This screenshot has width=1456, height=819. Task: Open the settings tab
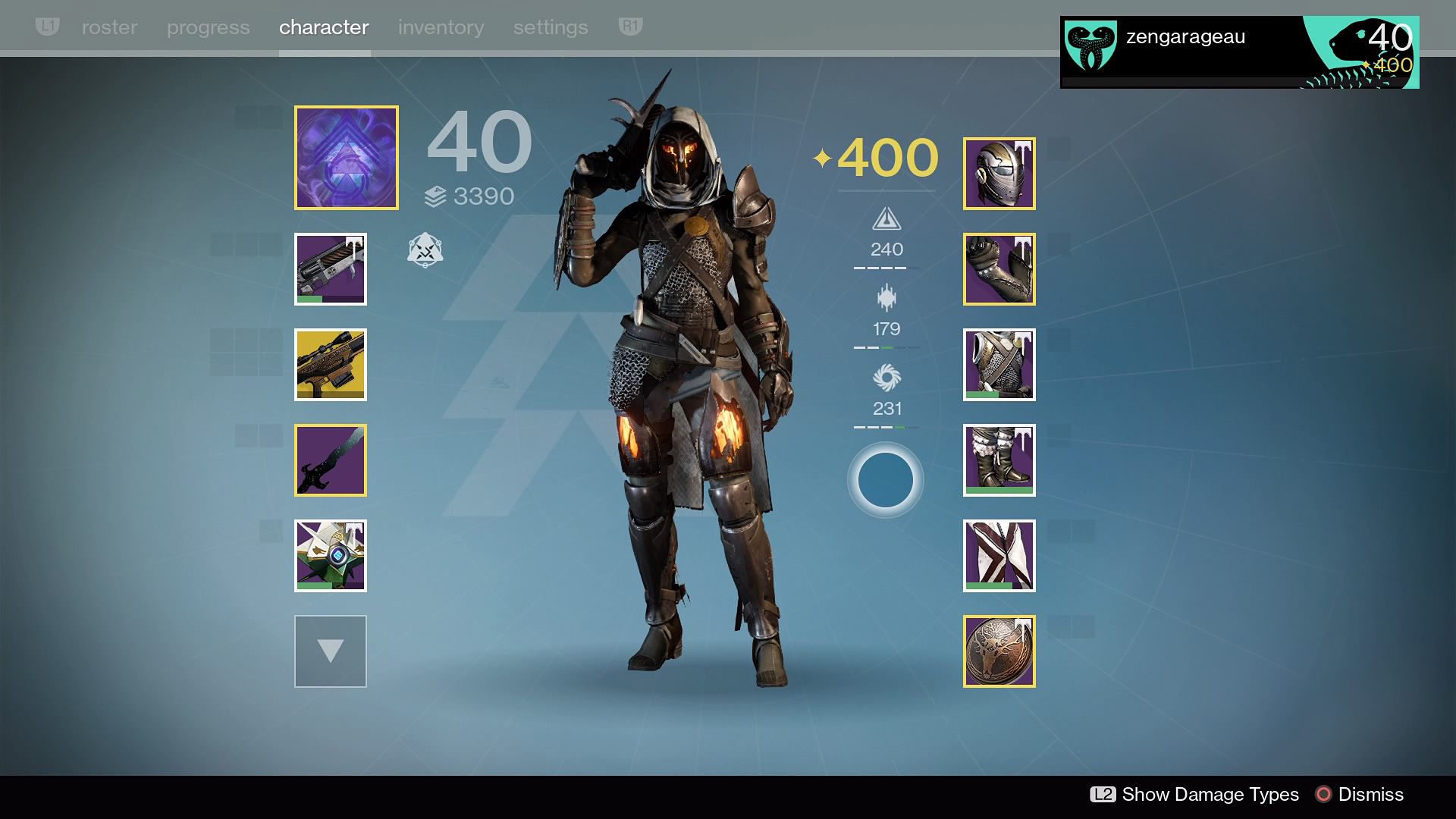[x=551, y=27]
